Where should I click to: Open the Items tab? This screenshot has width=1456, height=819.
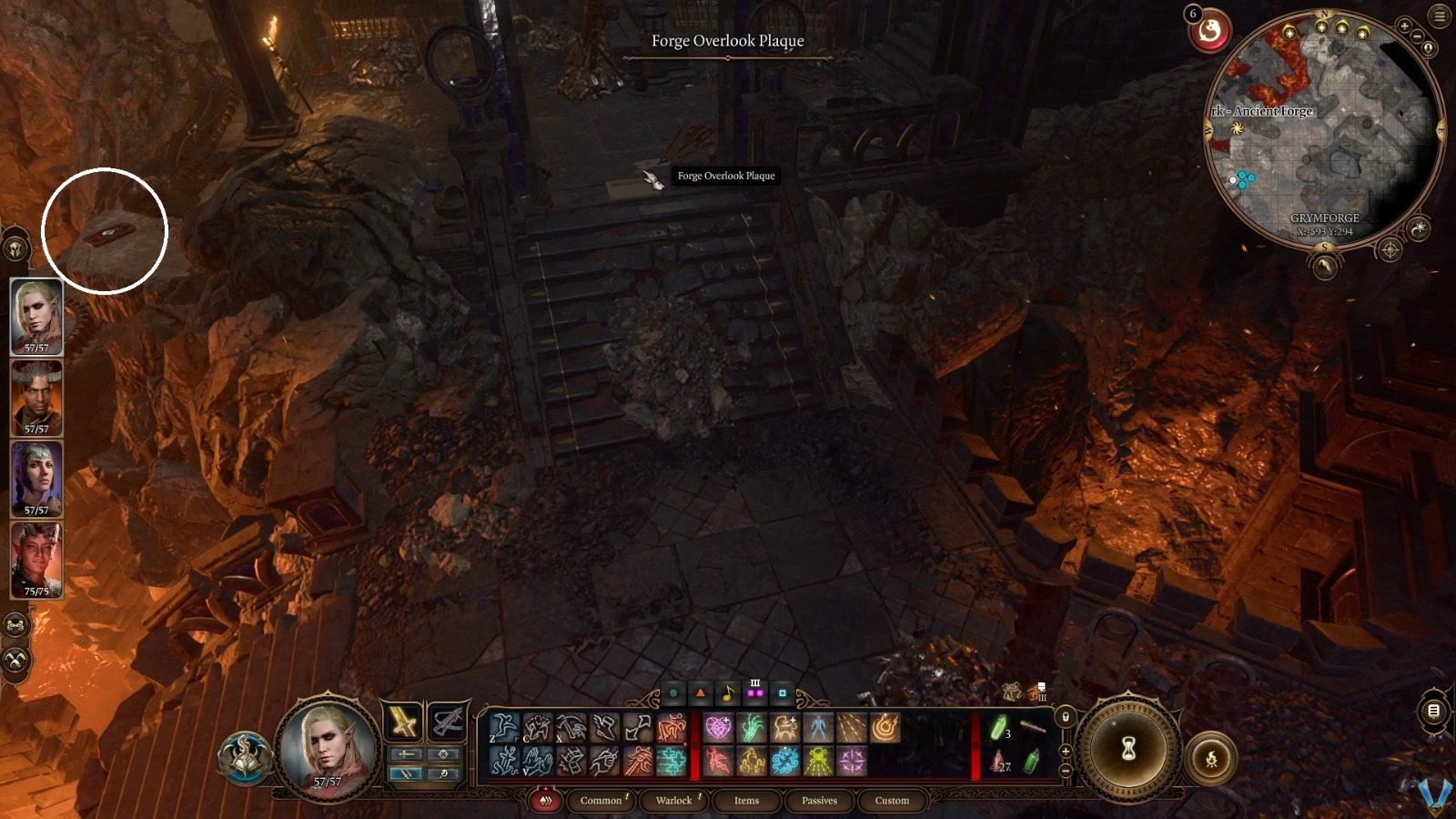(x=745, y=801)
